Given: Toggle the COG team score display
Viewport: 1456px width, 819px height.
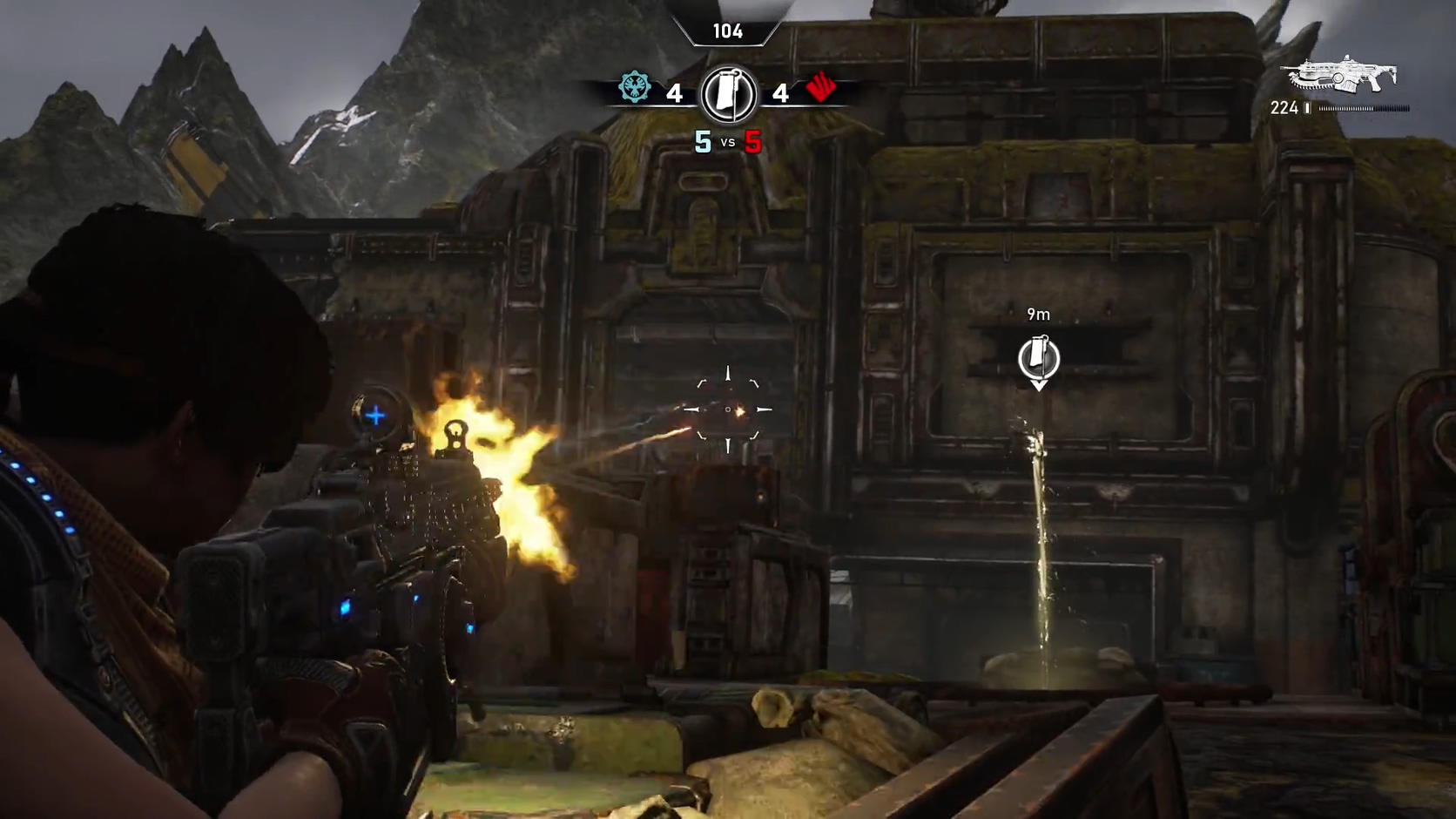Looking at the screenshot, I should [x=675, y=93].
